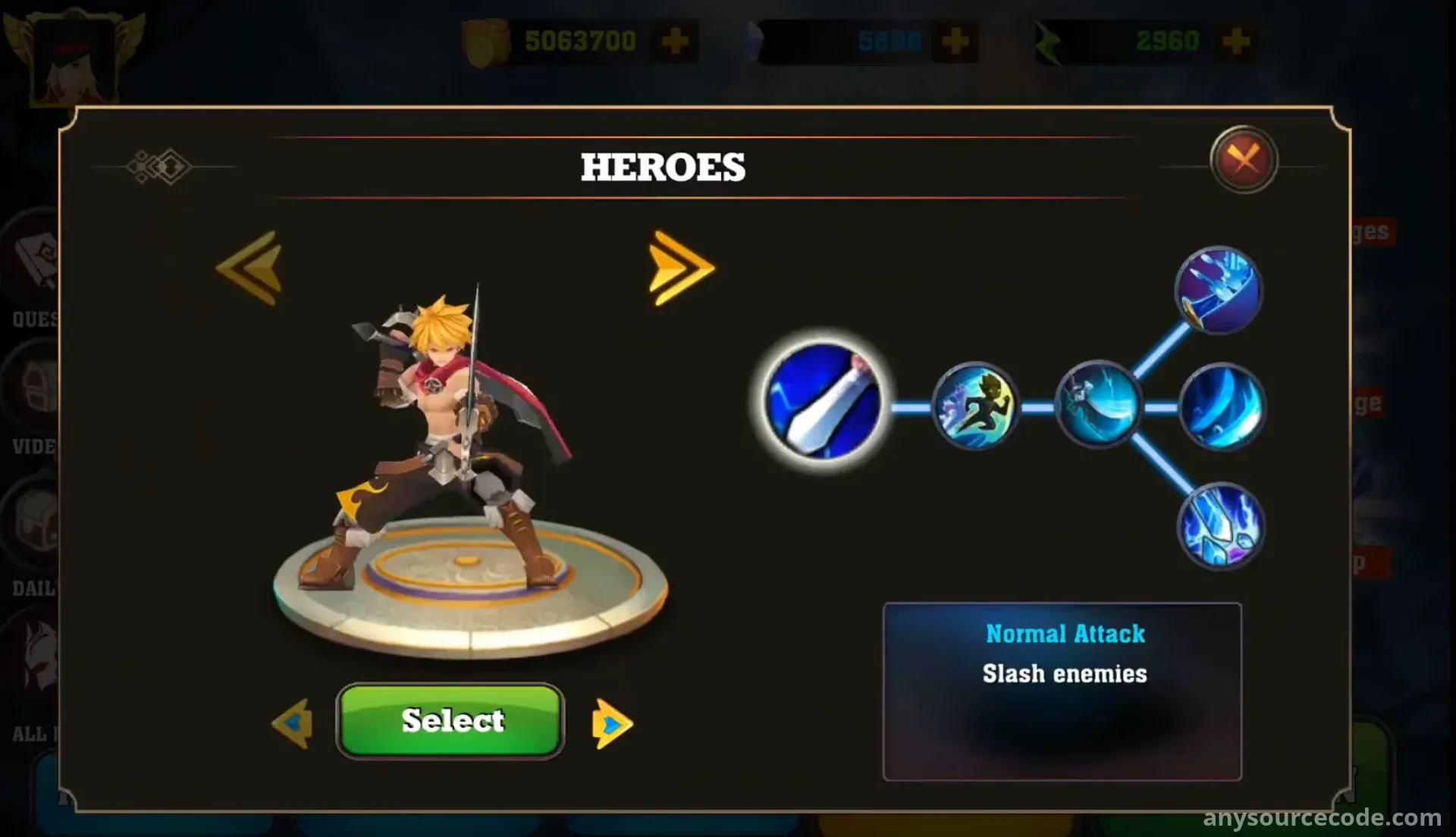
Task: View the running dash skill icon
Action: pyautogui.click(x=975, y=406)
